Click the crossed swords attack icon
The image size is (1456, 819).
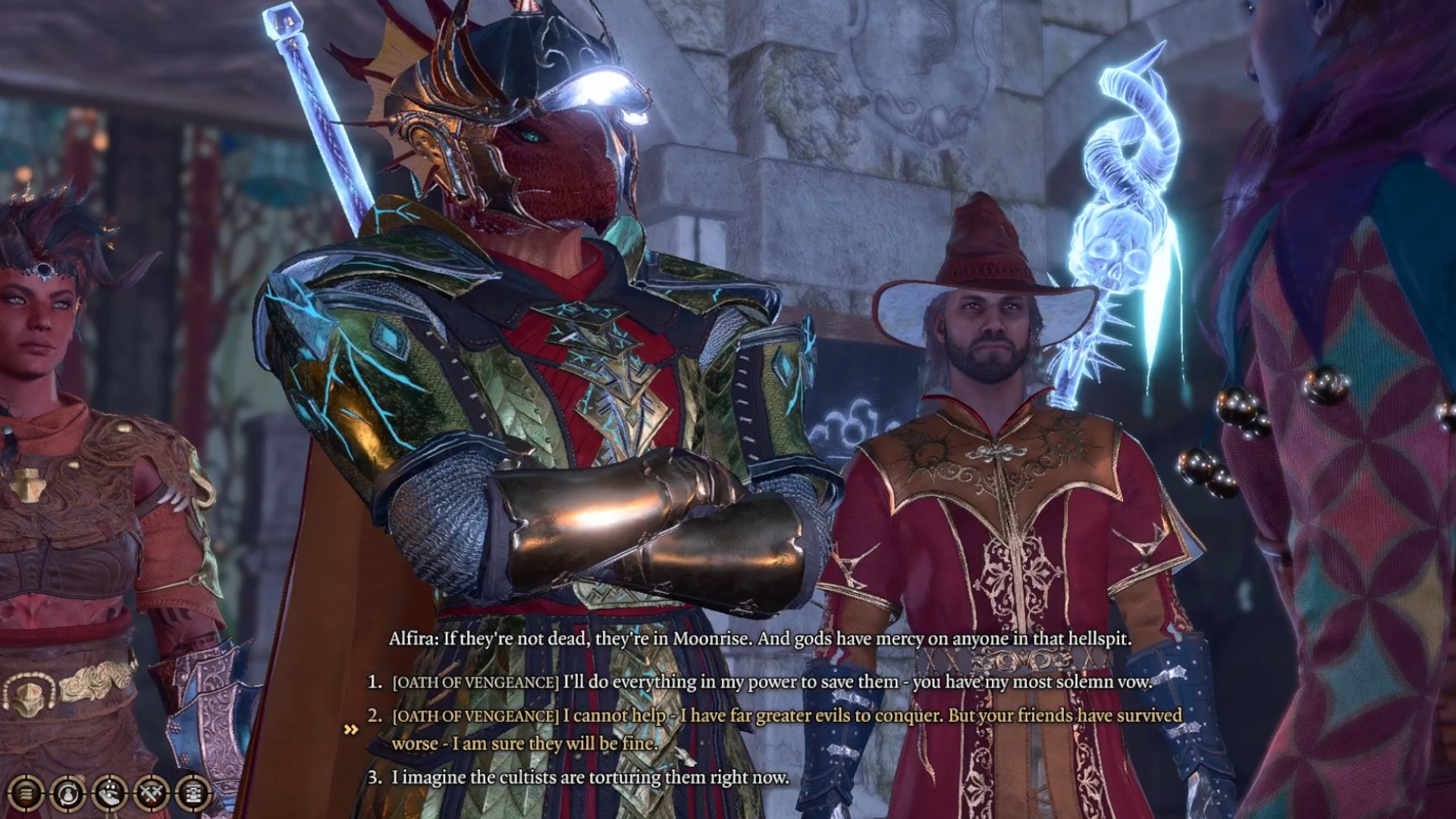pos(152,794)
